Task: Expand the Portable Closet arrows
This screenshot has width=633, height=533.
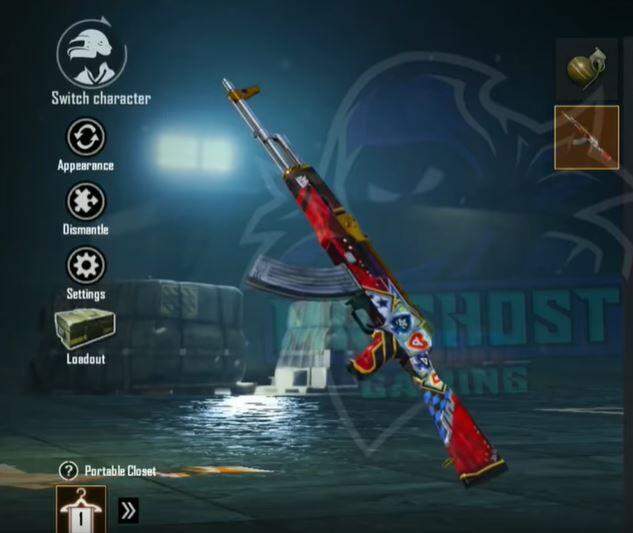Action: pos(128,510)
